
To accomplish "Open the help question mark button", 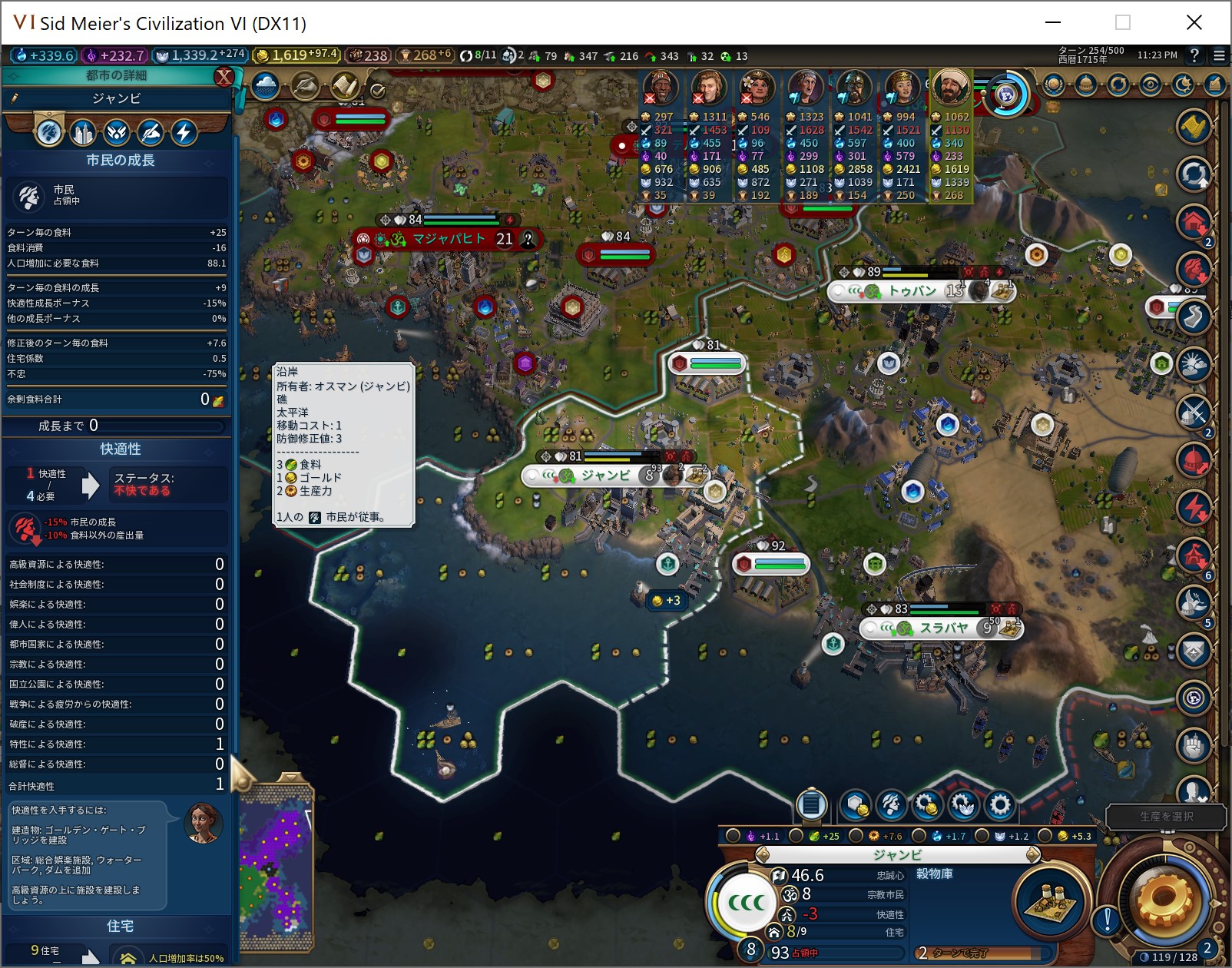I will (x=1194, y=55).
